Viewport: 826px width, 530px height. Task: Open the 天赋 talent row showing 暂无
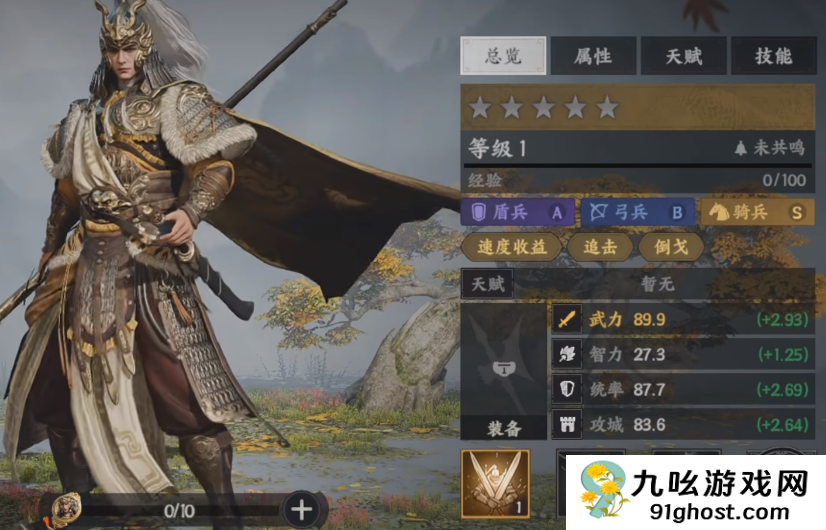637,284
